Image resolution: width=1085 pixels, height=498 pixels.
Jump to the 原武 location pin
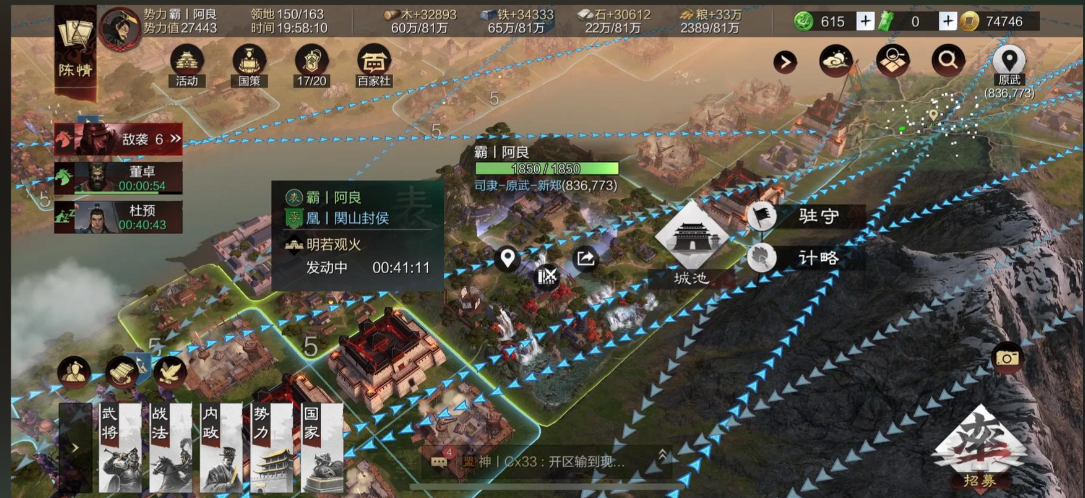click(x=1008, y=63)
